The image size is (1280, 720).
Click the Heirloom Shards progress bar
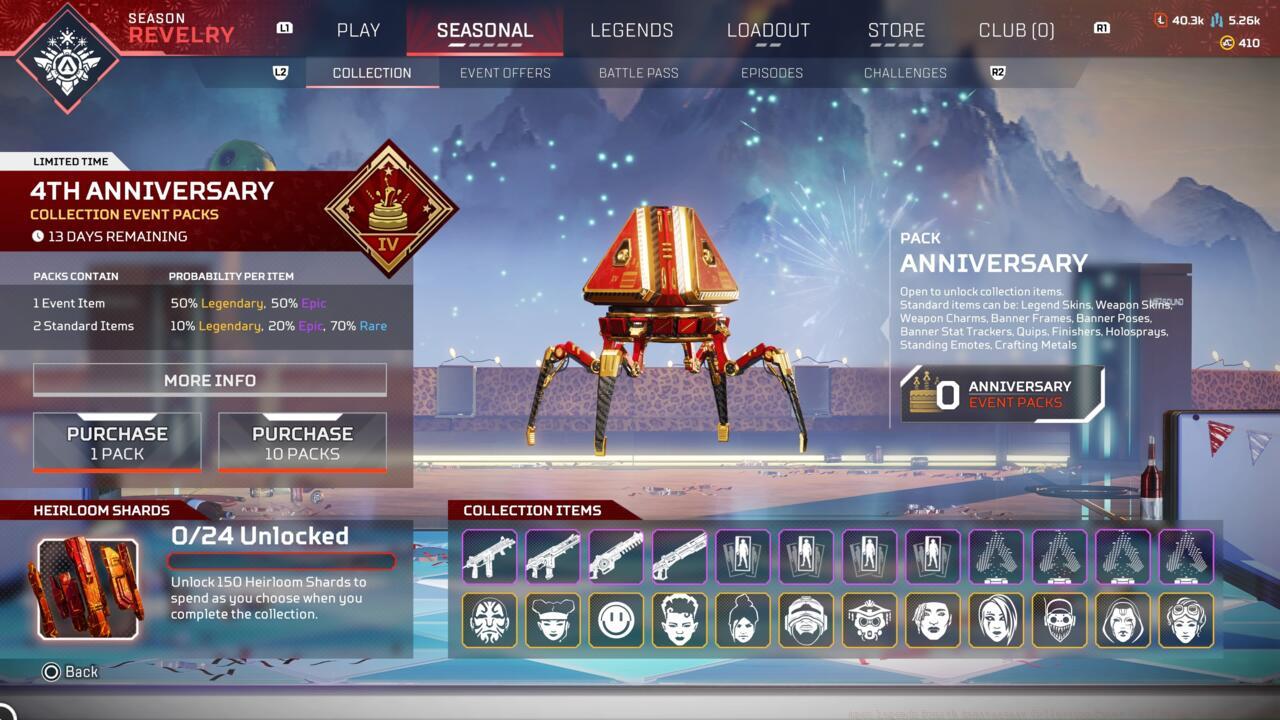280,560
